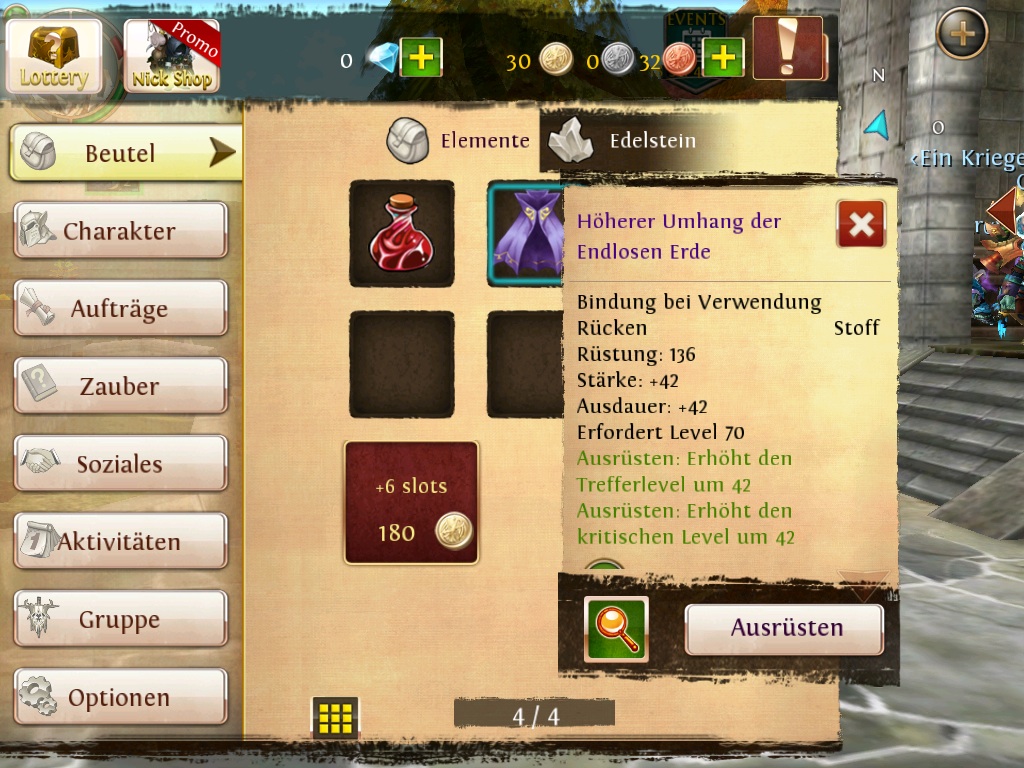Open the Charakter menu
This screenshot has height=768, width=1024.
tap(120, 231)
